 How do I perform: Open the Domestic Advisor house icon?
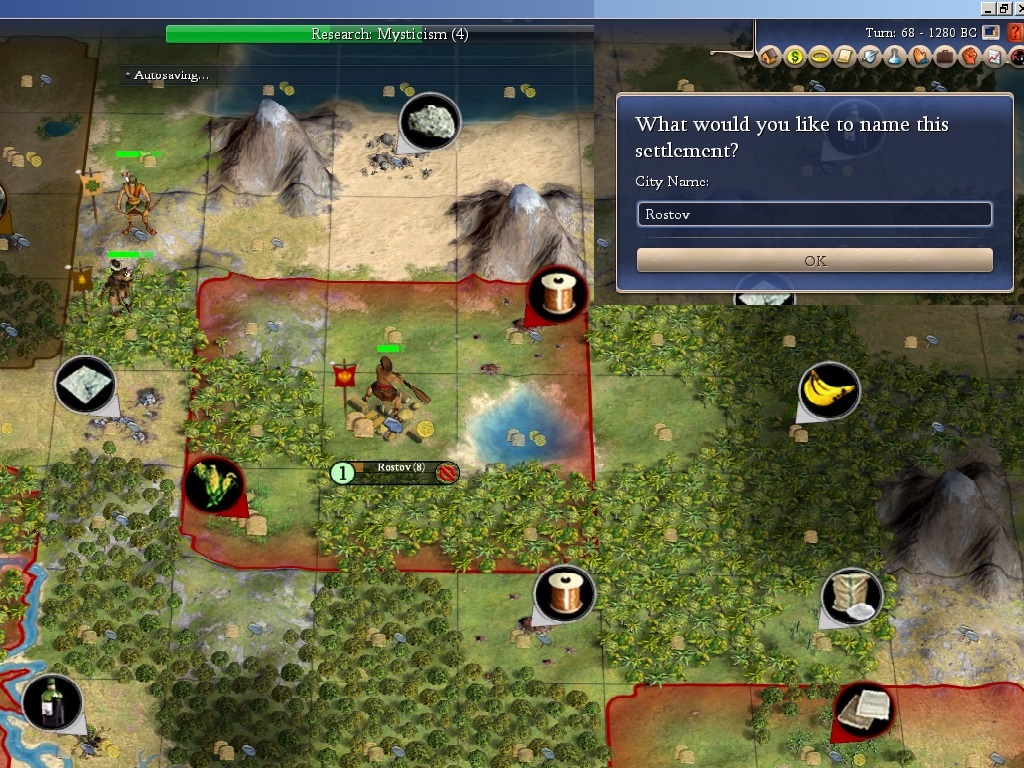[x=770, y=56]
